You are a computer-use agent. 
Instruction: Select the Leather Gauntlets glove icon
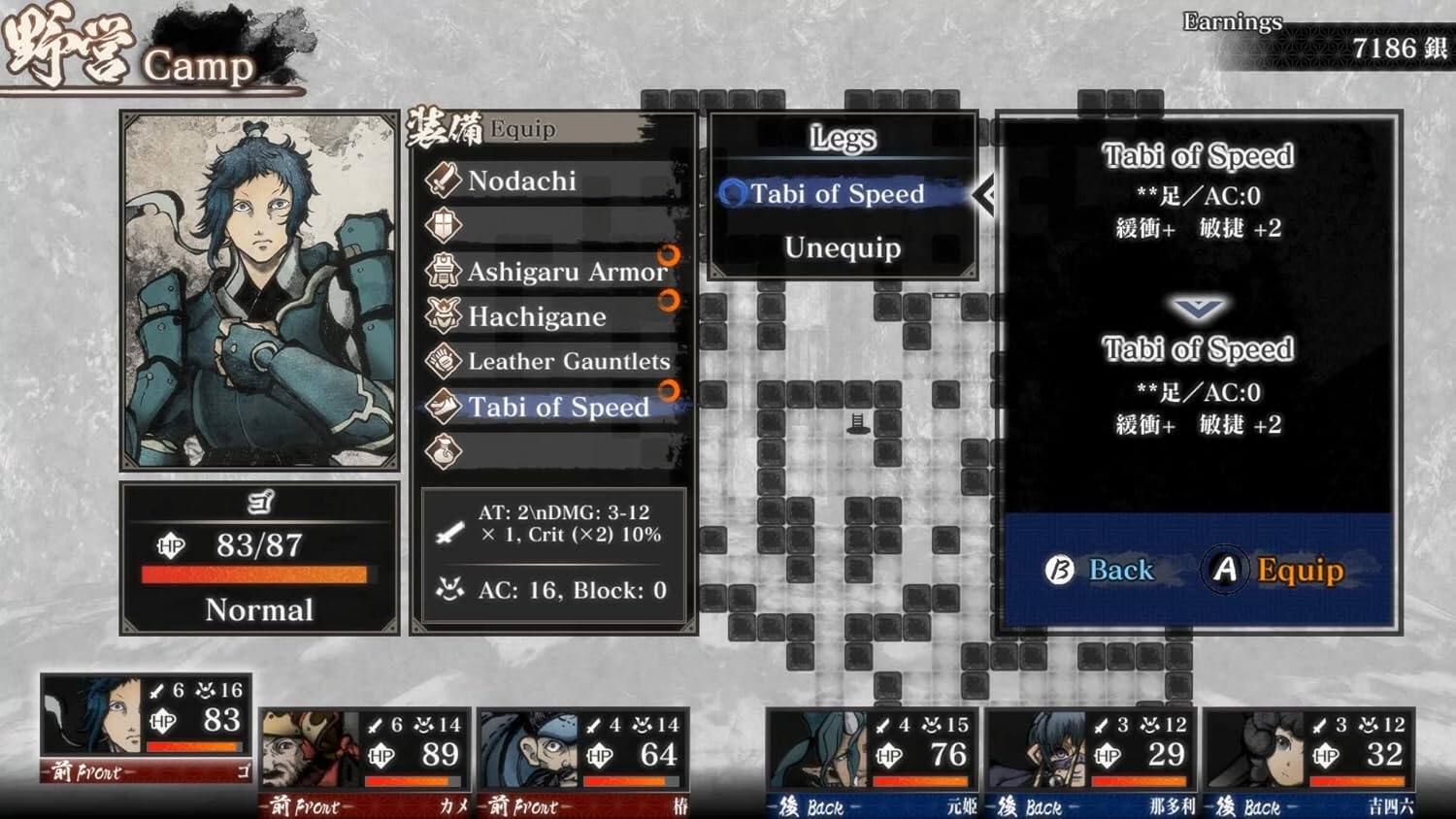coord(442,361)
